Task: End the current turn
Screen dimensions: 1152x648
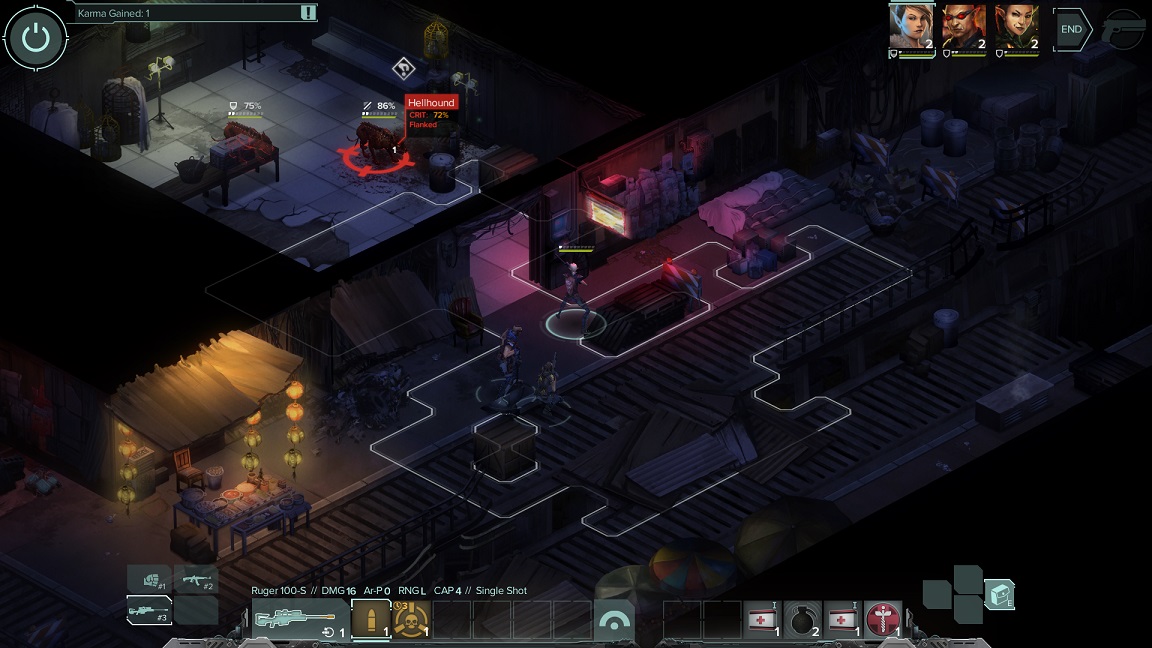Action: click(1071, 30)
